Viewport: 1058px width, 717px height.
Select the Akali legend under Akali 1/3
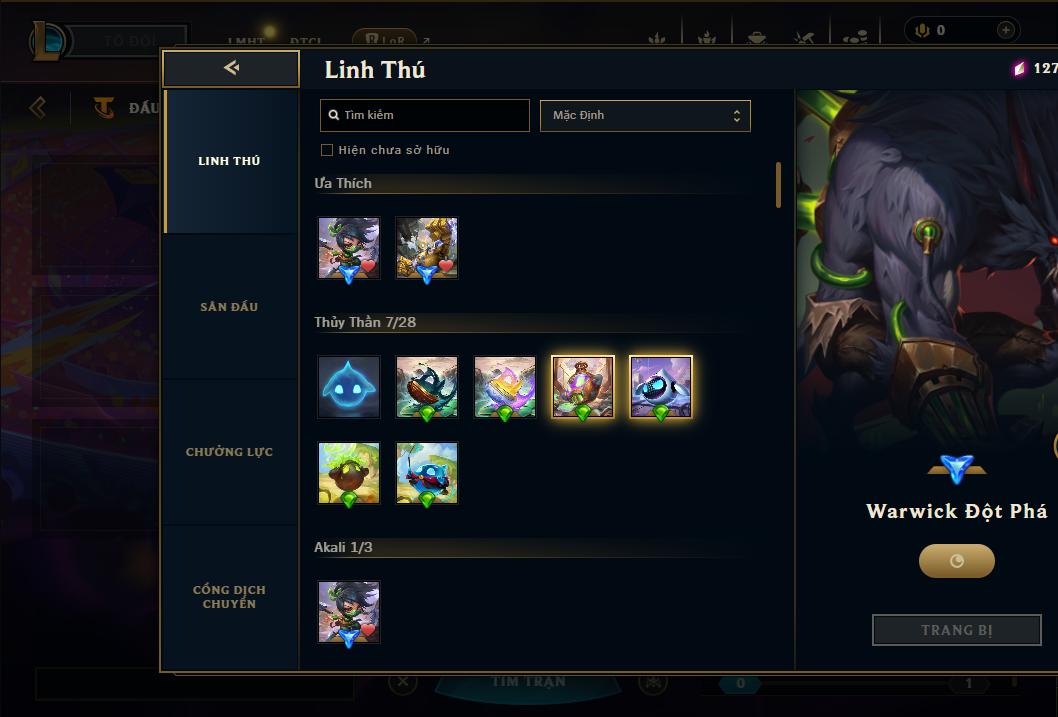(349, 612)
